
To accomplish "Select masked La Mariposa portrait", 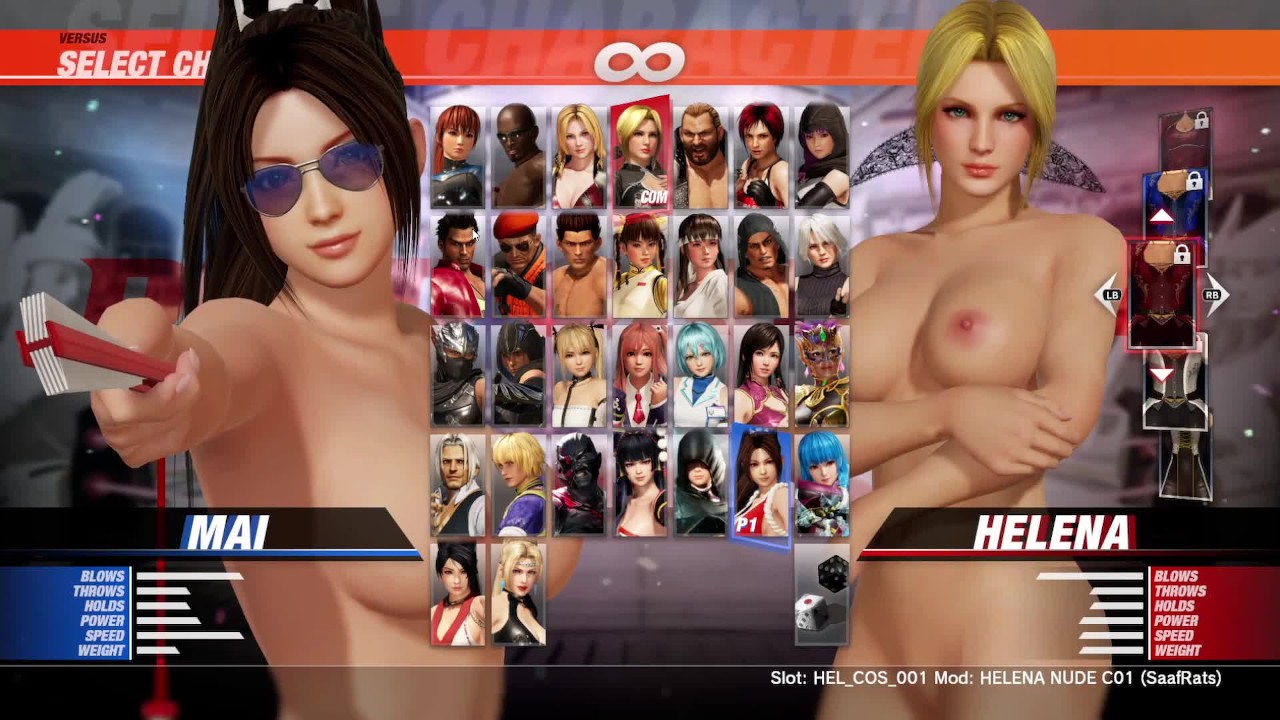I will (x=822, y=374).
